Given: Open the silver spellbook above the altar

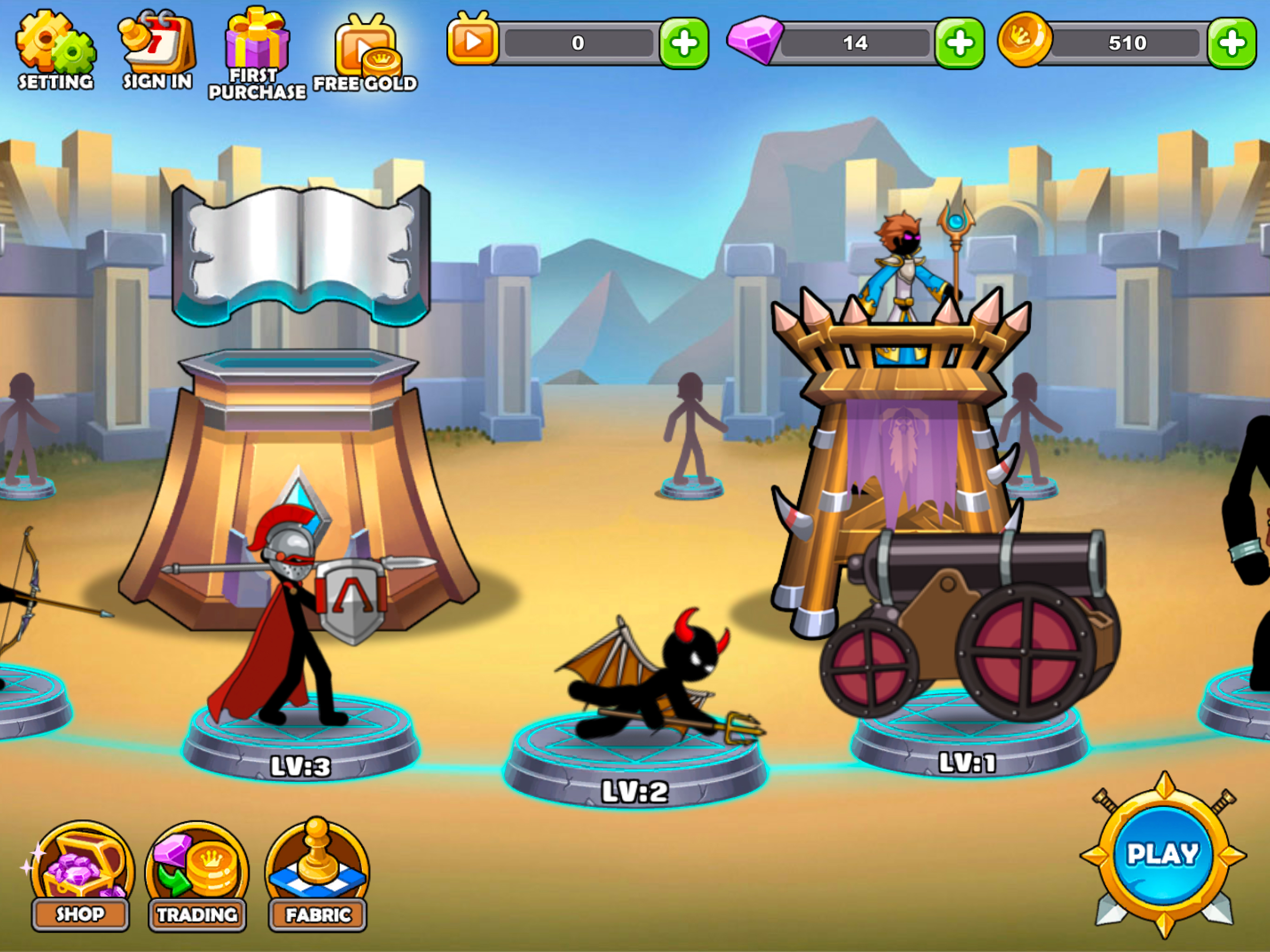Looking at the screenshot, I should 300,252.
